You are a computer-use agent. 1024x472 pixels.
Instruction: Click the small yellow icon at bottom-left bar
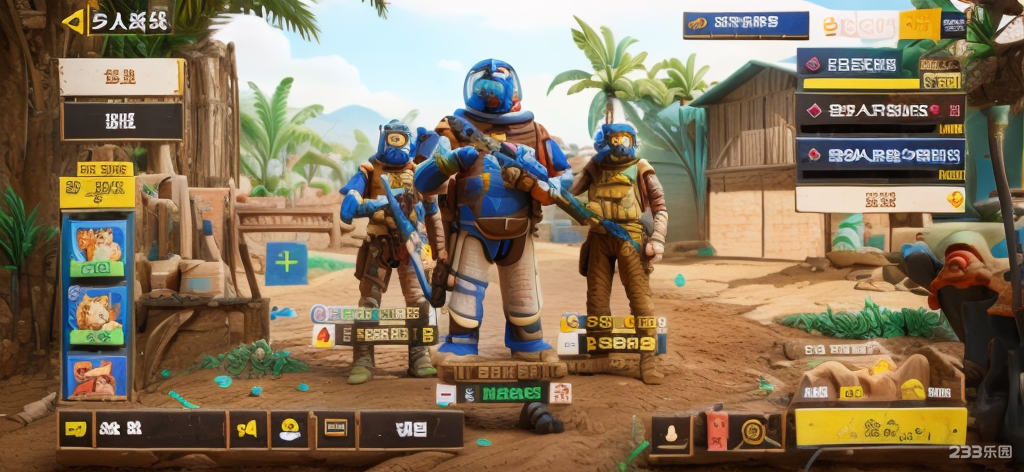[75, 429]
